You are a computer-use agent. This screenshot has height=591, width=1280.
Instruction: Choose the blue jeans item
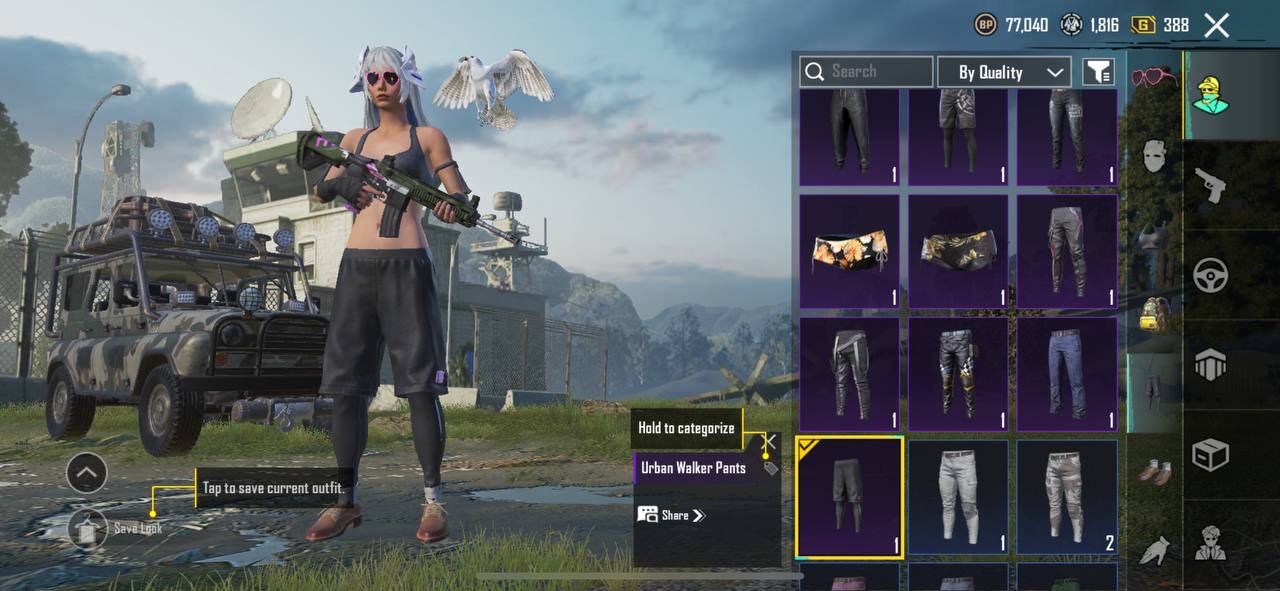tap(1066, 374)
